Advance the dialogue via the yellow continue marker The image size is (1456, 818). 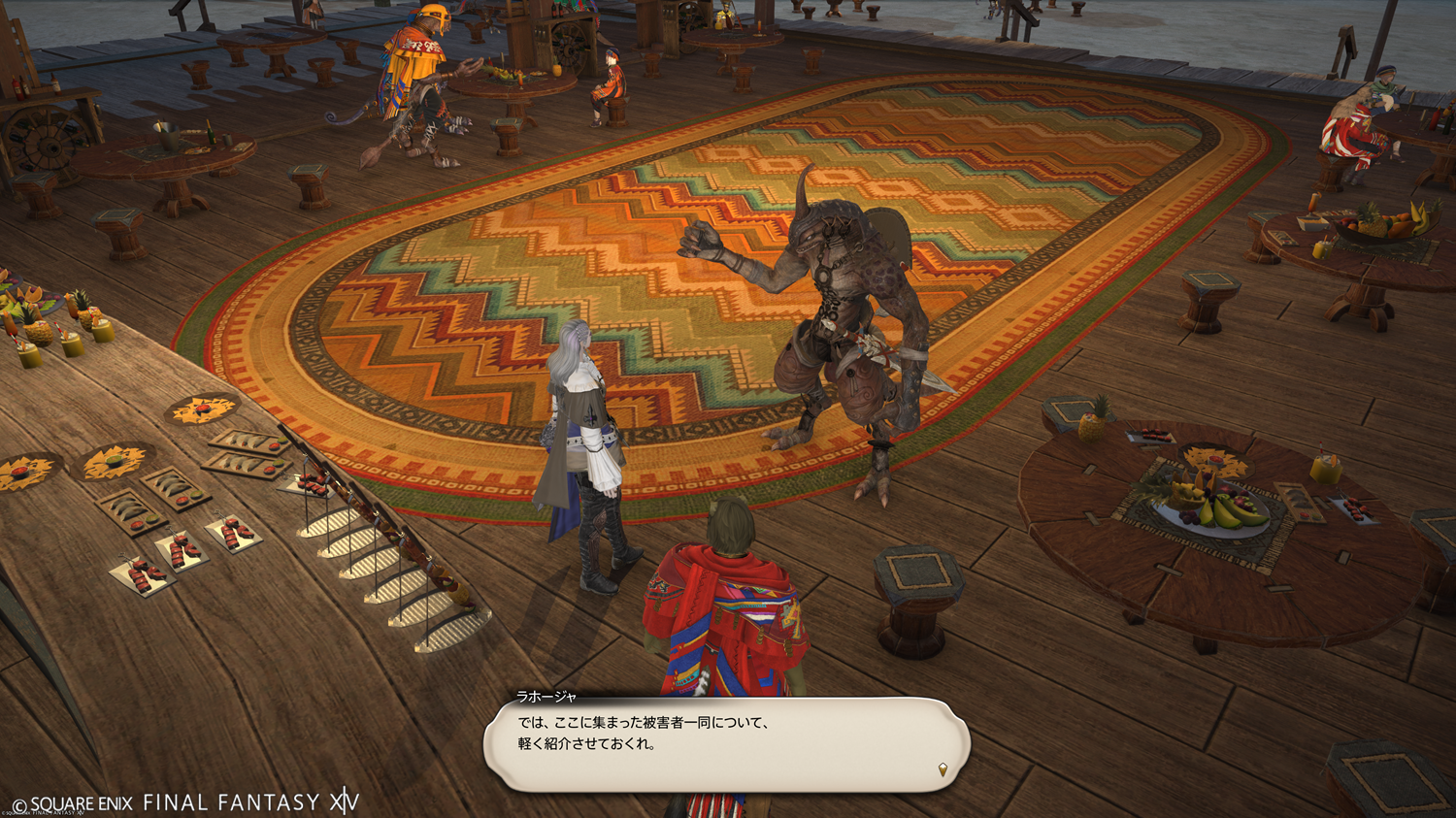(942, 769)
